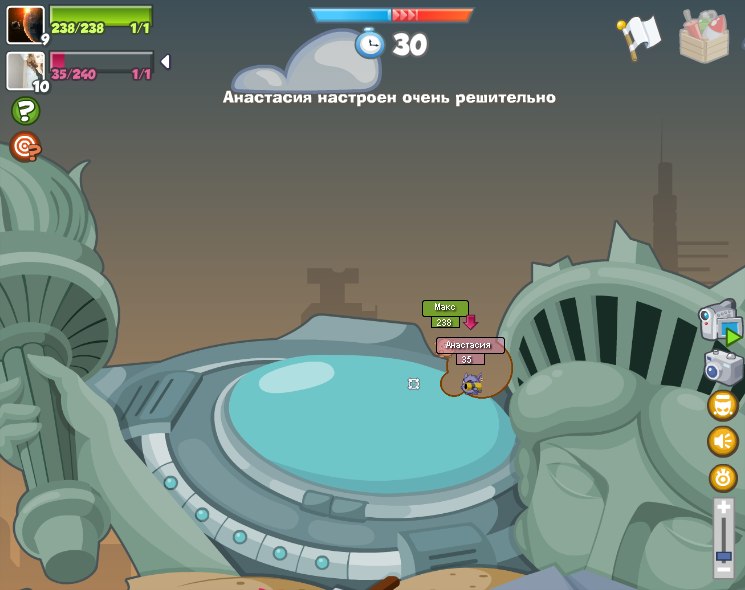Screen dimensions: 745x590
Task: Click the orange eye view button
Action: (723, 477)
